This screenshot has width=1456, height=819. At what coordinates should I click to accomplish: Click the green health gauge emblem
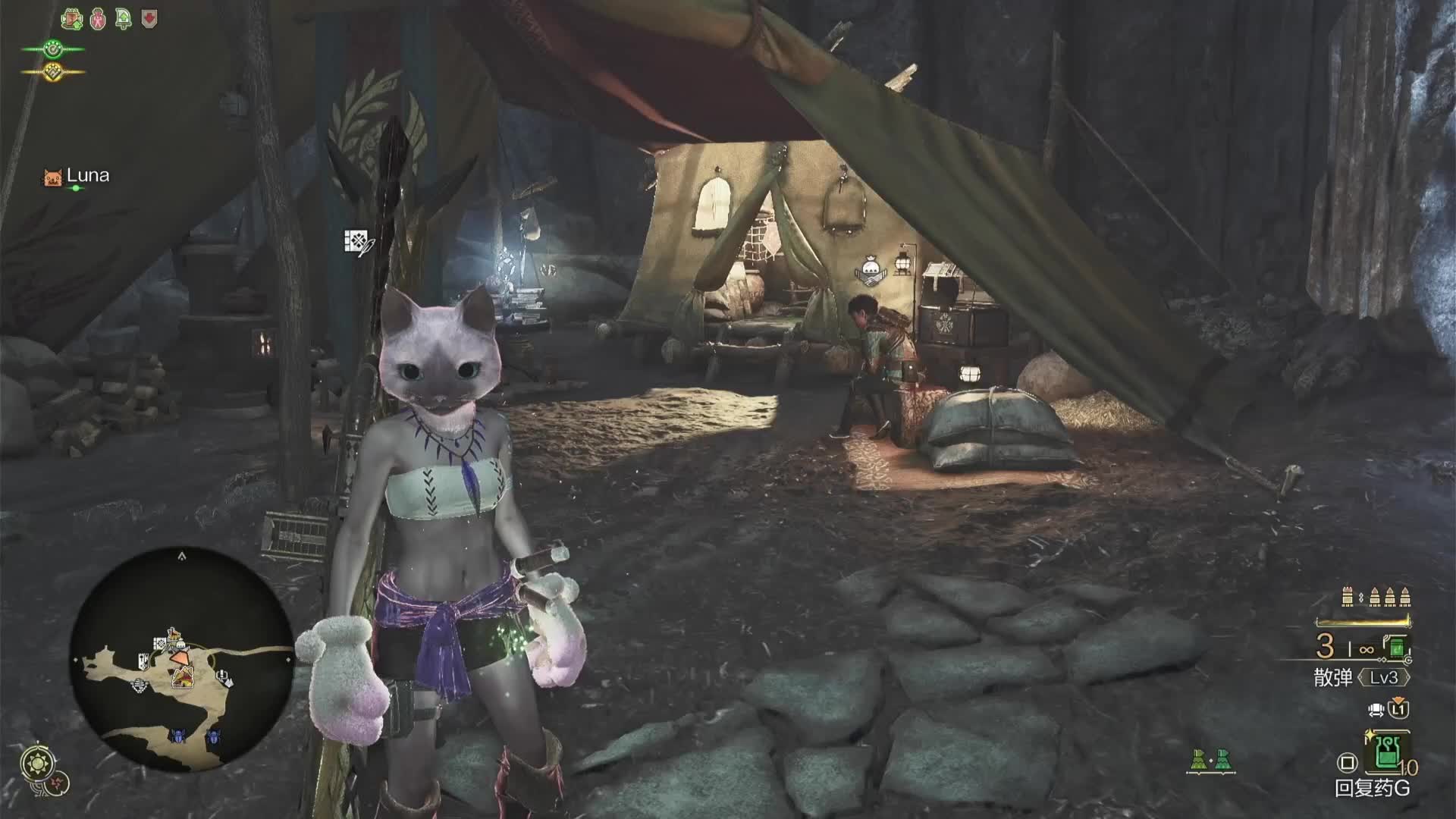click(x=52, y=50)
